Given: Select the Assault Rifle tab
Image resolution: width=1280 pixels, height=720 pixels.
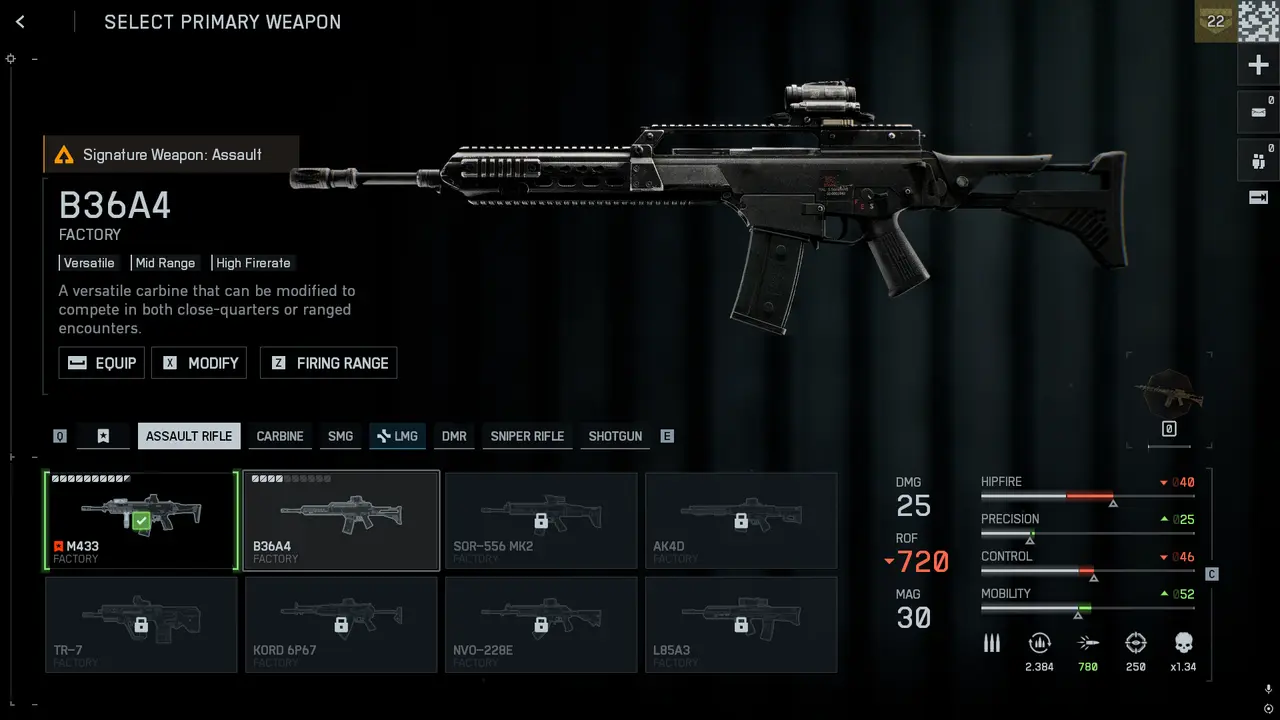Looking at the screenshot, I should point(189,436).
